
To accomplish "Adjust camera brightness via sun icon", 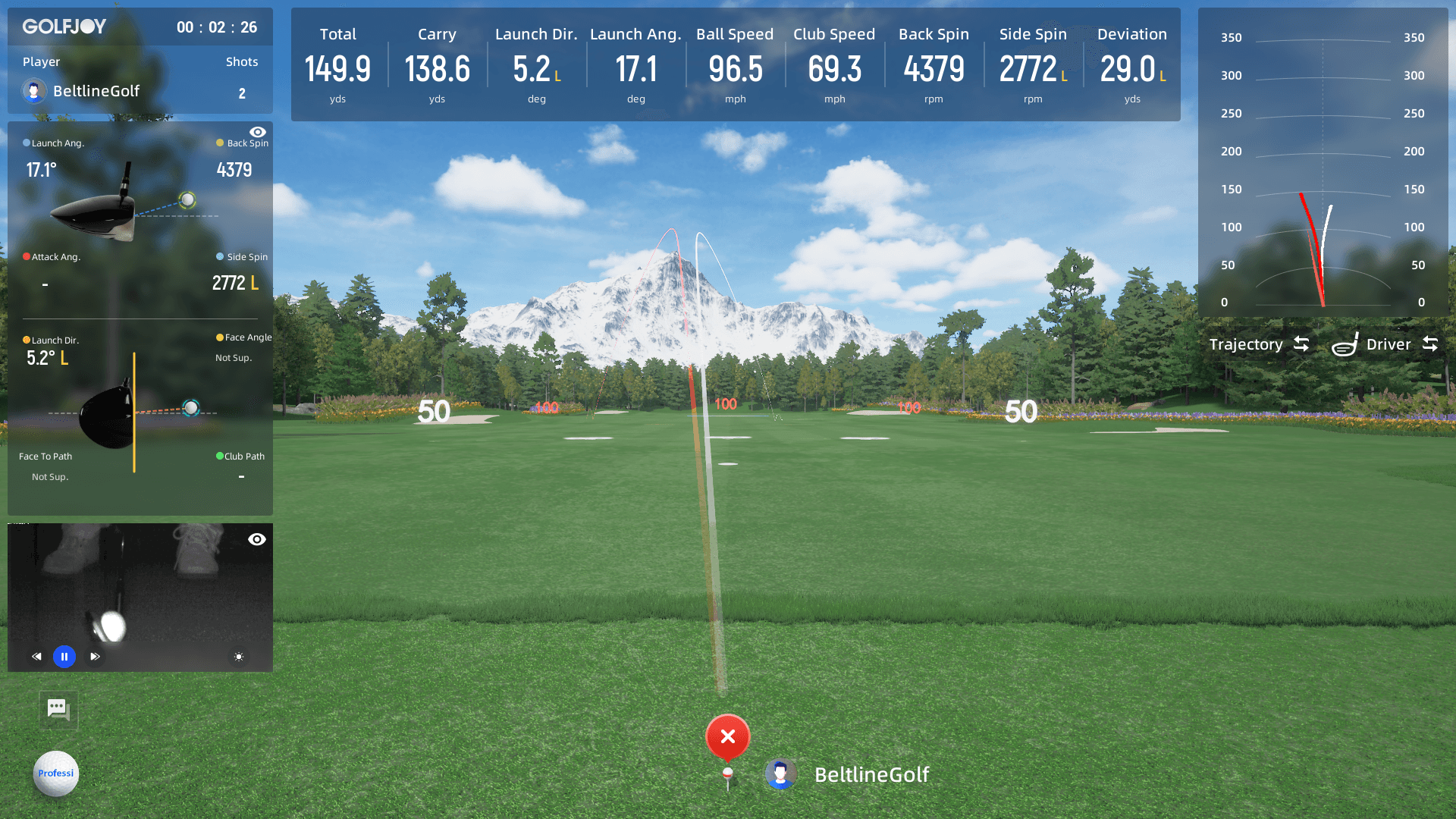I will (x=238, y=657).
